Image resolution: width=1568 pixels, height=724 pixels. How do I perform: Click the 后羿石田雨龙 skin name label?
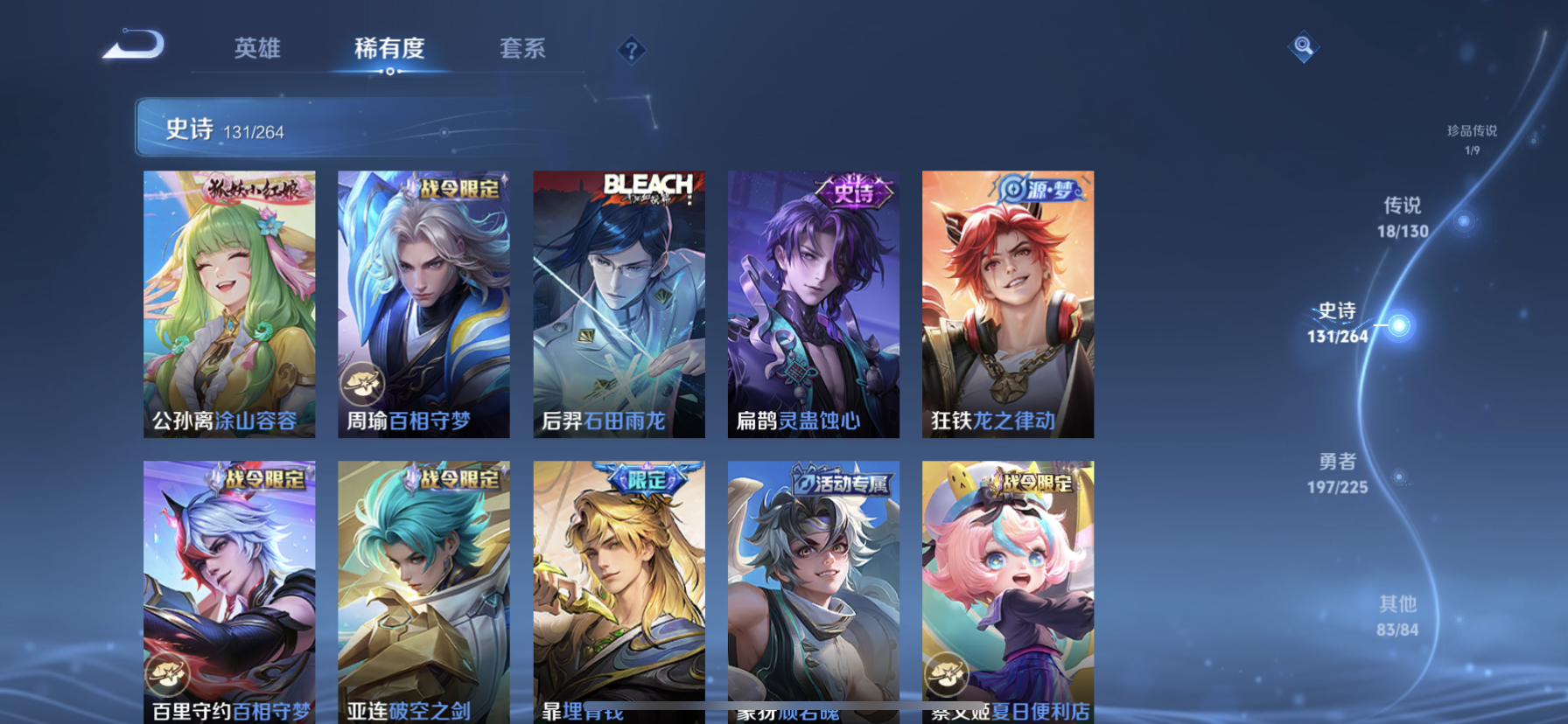[604, 421]
